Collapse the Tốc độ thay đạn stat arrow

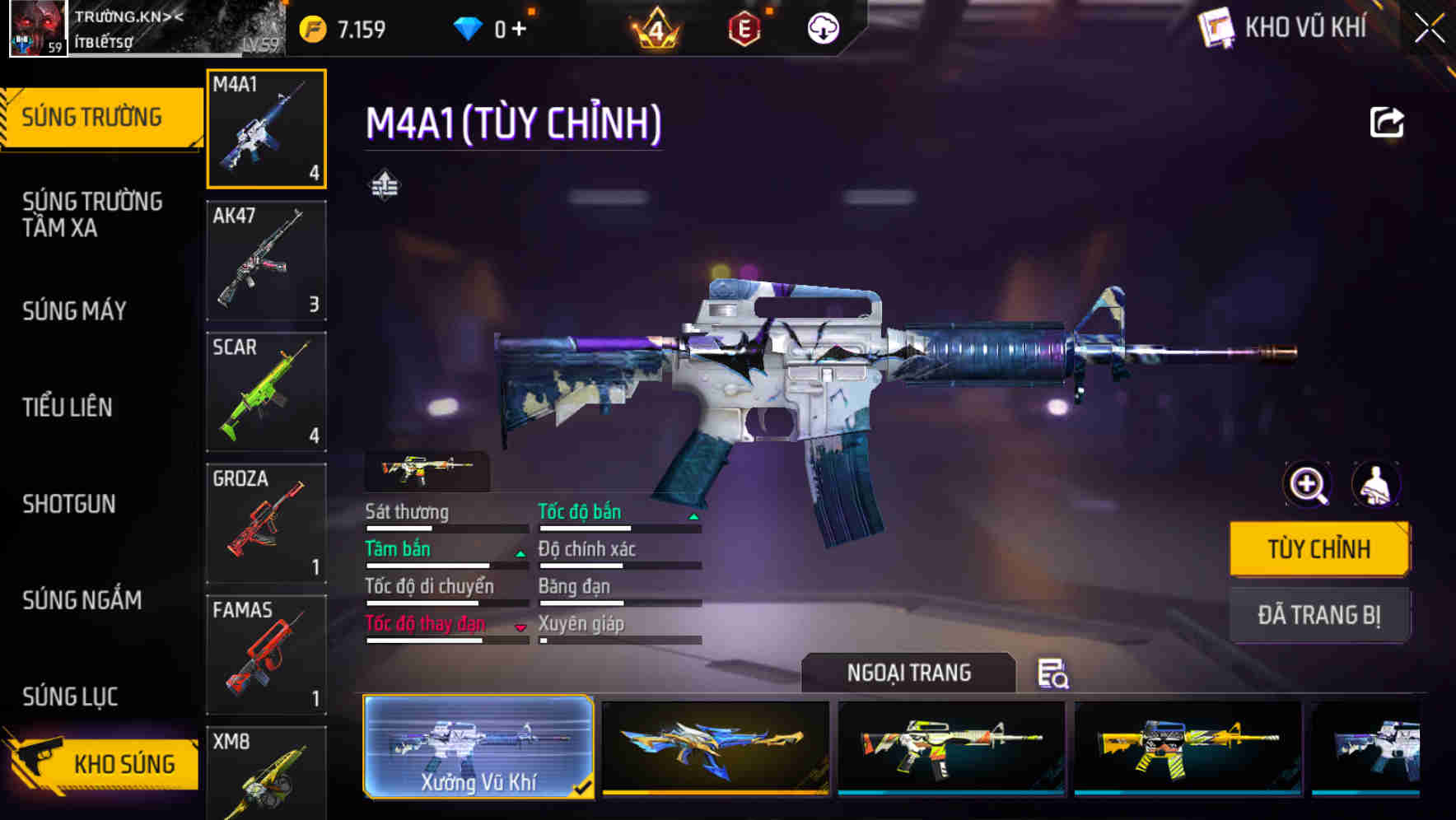(x=521, y=626)
